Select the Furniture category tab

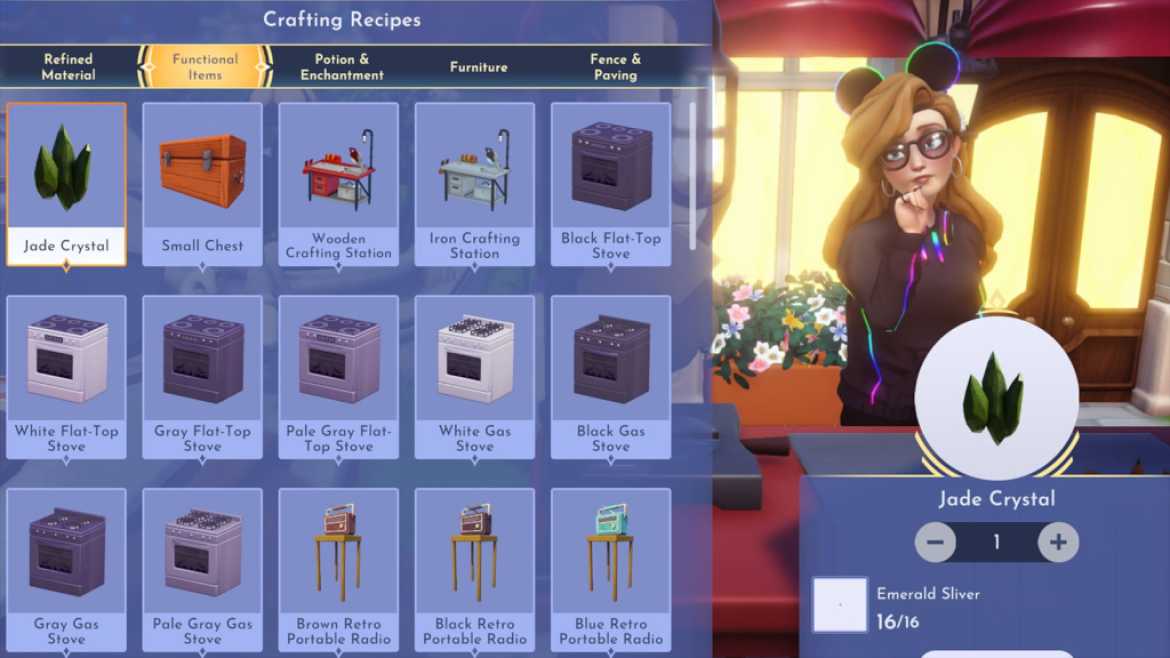(478, 67)
